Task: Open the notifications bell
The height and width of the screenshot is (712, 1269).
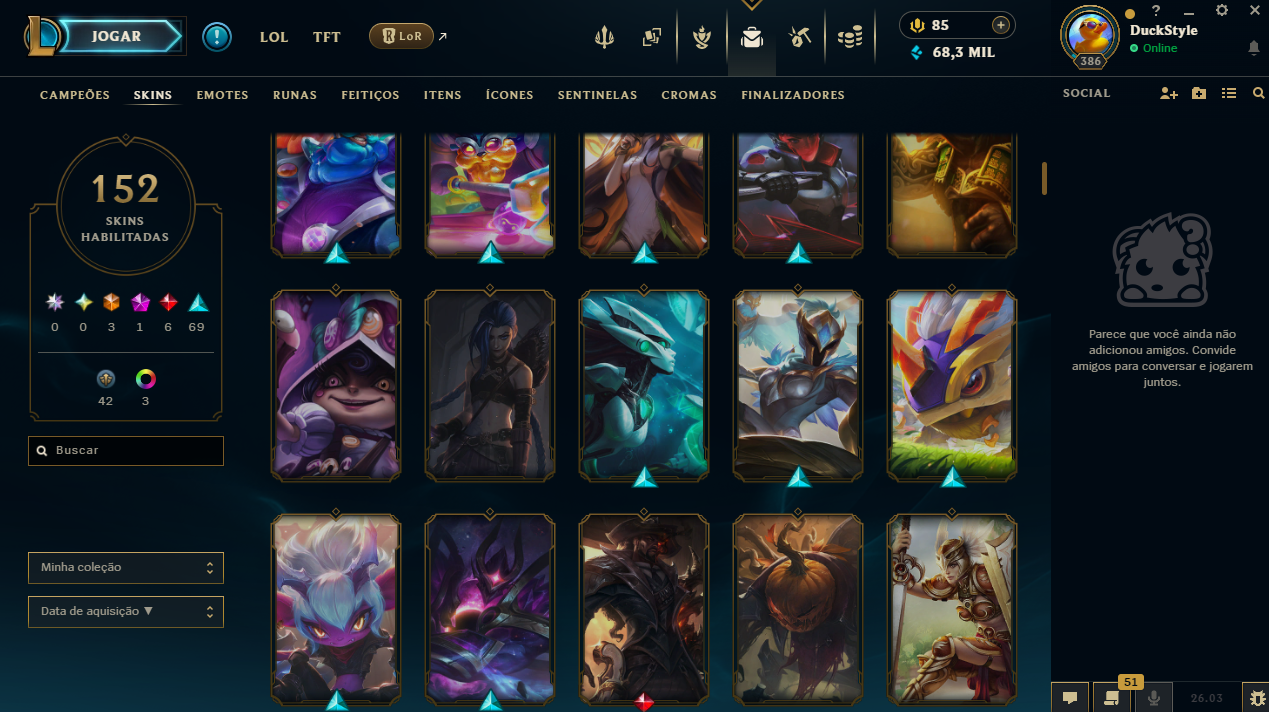Action: pos(1253,48)
